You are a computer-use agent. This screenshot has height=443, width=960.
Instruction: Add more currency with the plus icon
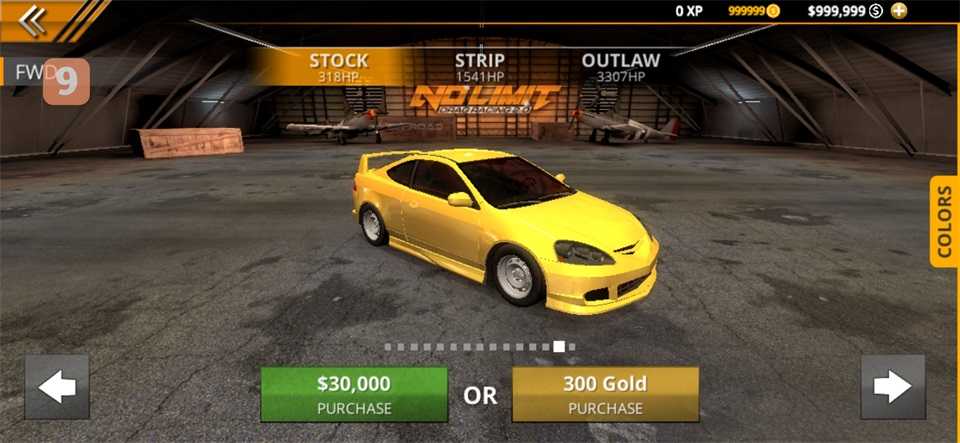[x=899, y=11]
